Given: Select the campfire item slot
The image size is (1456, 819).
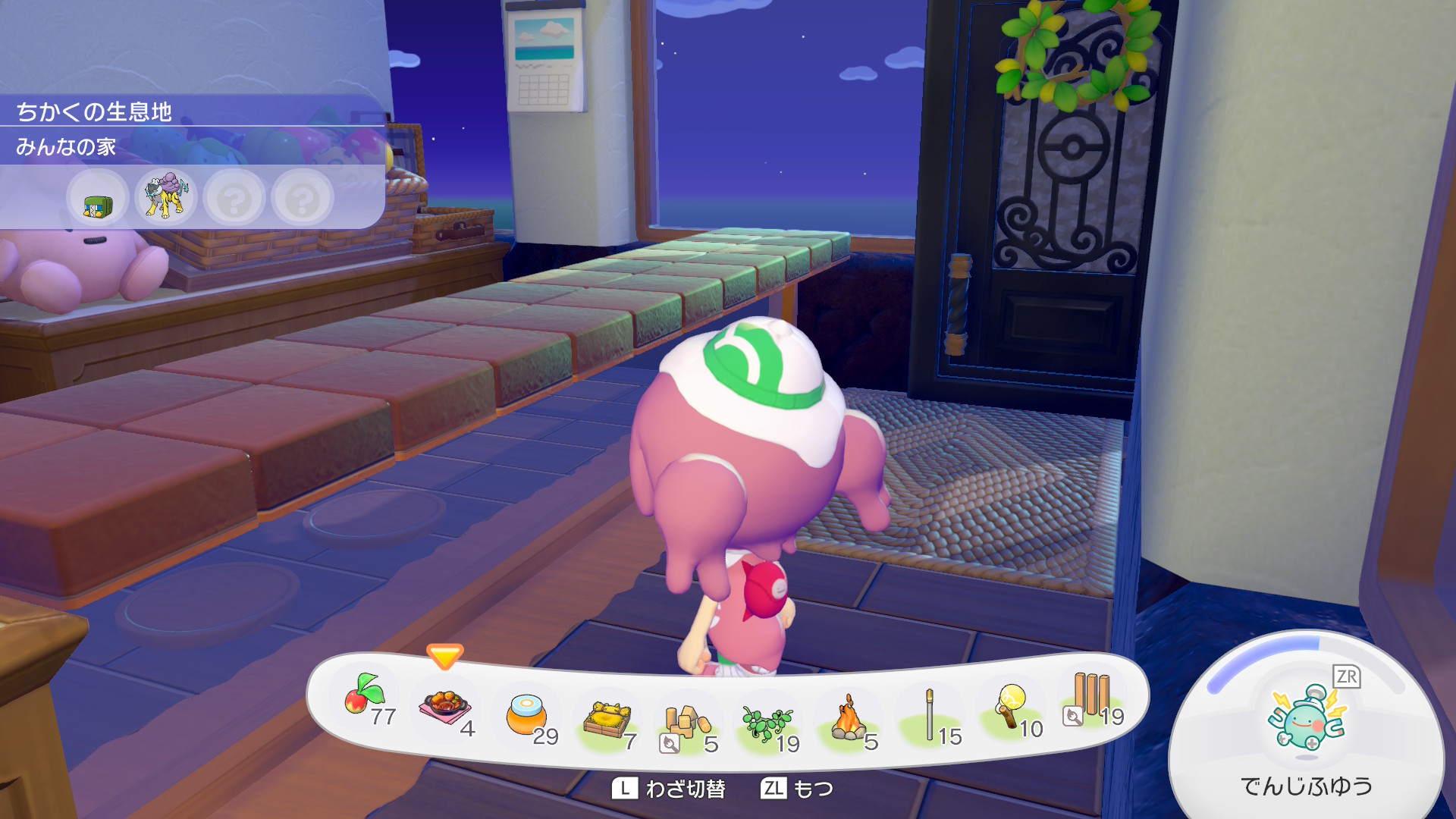Looking at the screenshot, I should point(849,719).
